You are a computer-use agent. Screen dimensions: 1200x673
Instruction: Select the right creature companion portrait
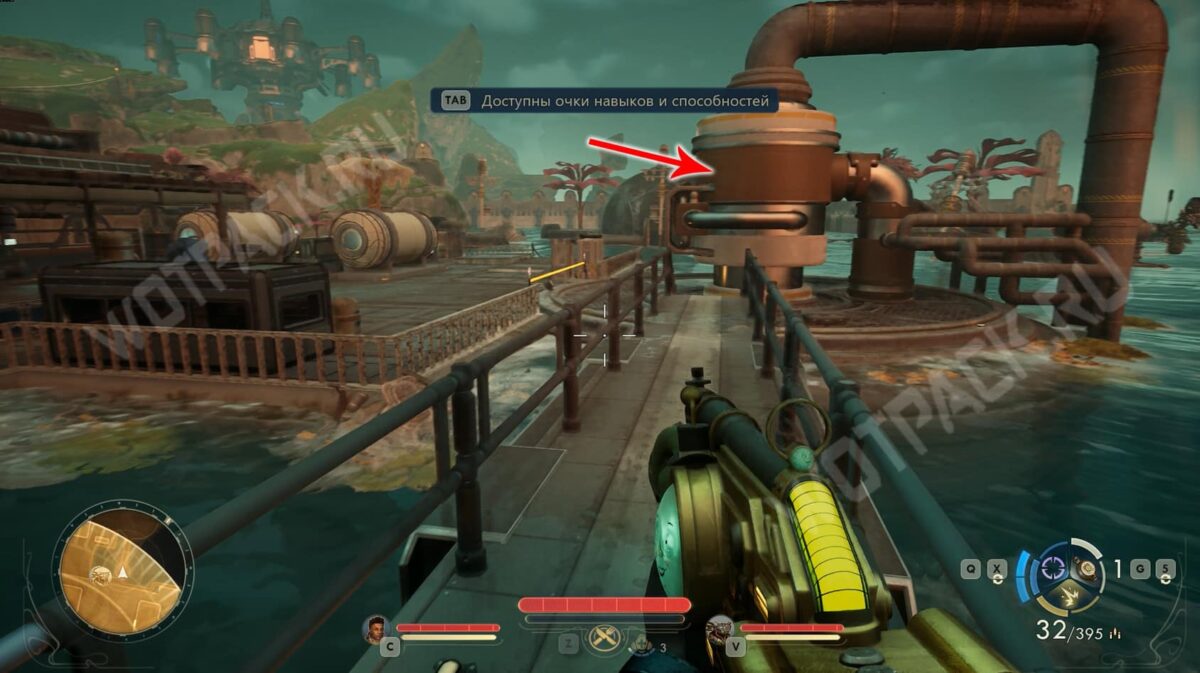pos(720,629)
